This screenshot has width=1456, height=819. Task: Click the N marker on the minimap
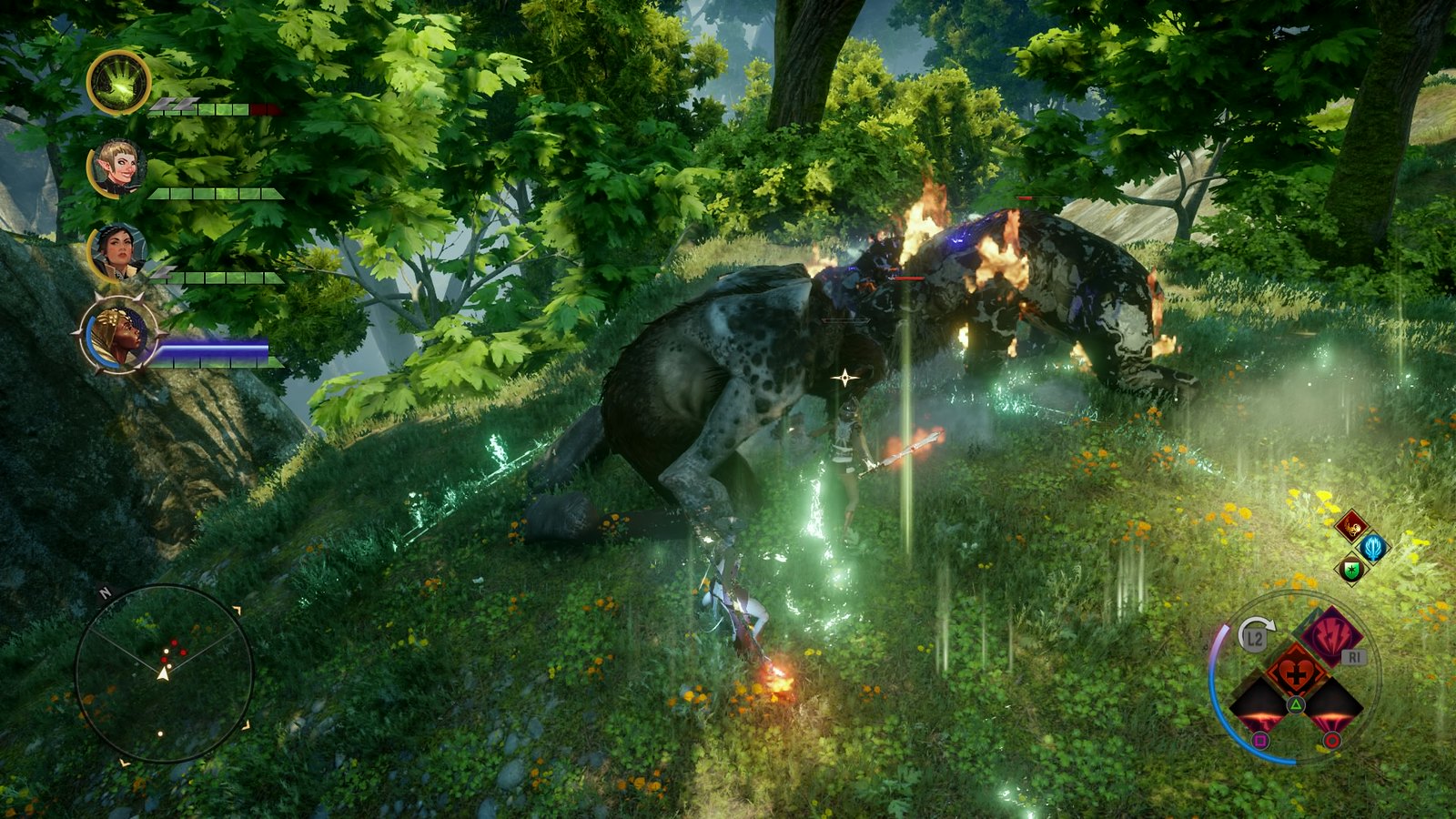(x=106, y=592)
